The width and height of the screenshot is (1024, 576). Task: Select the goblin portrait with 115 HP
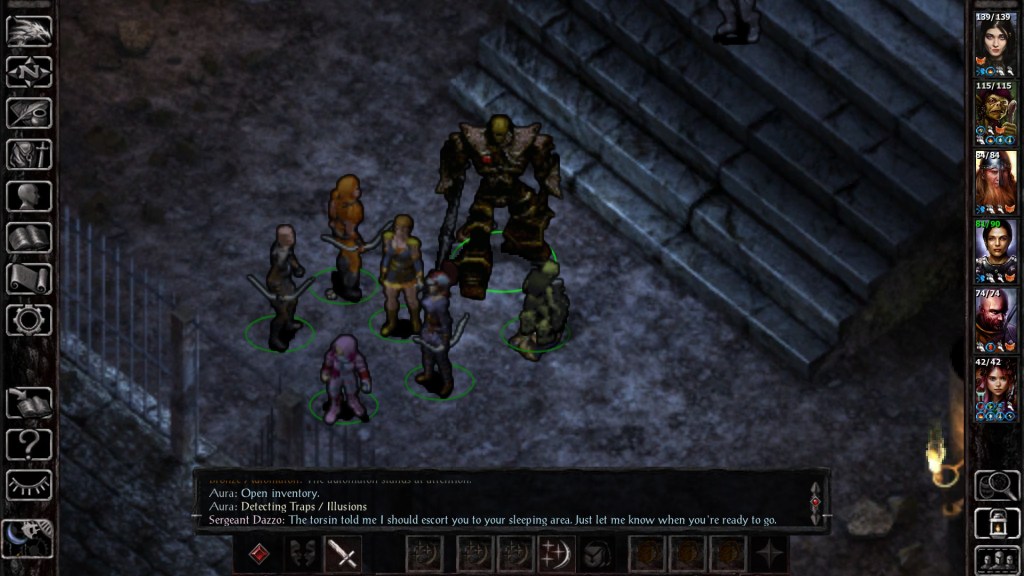[x=996, y=115]
